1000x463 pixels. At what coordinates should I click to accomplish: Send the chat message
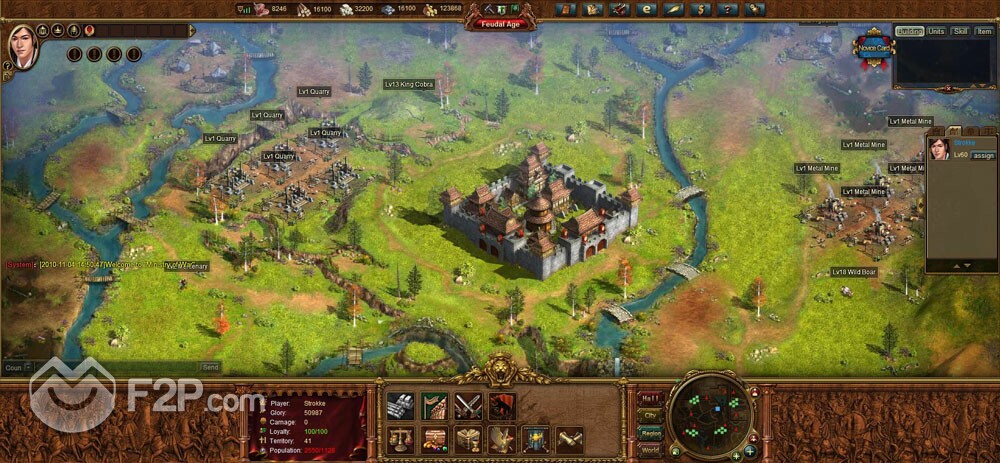pos(210,367)
